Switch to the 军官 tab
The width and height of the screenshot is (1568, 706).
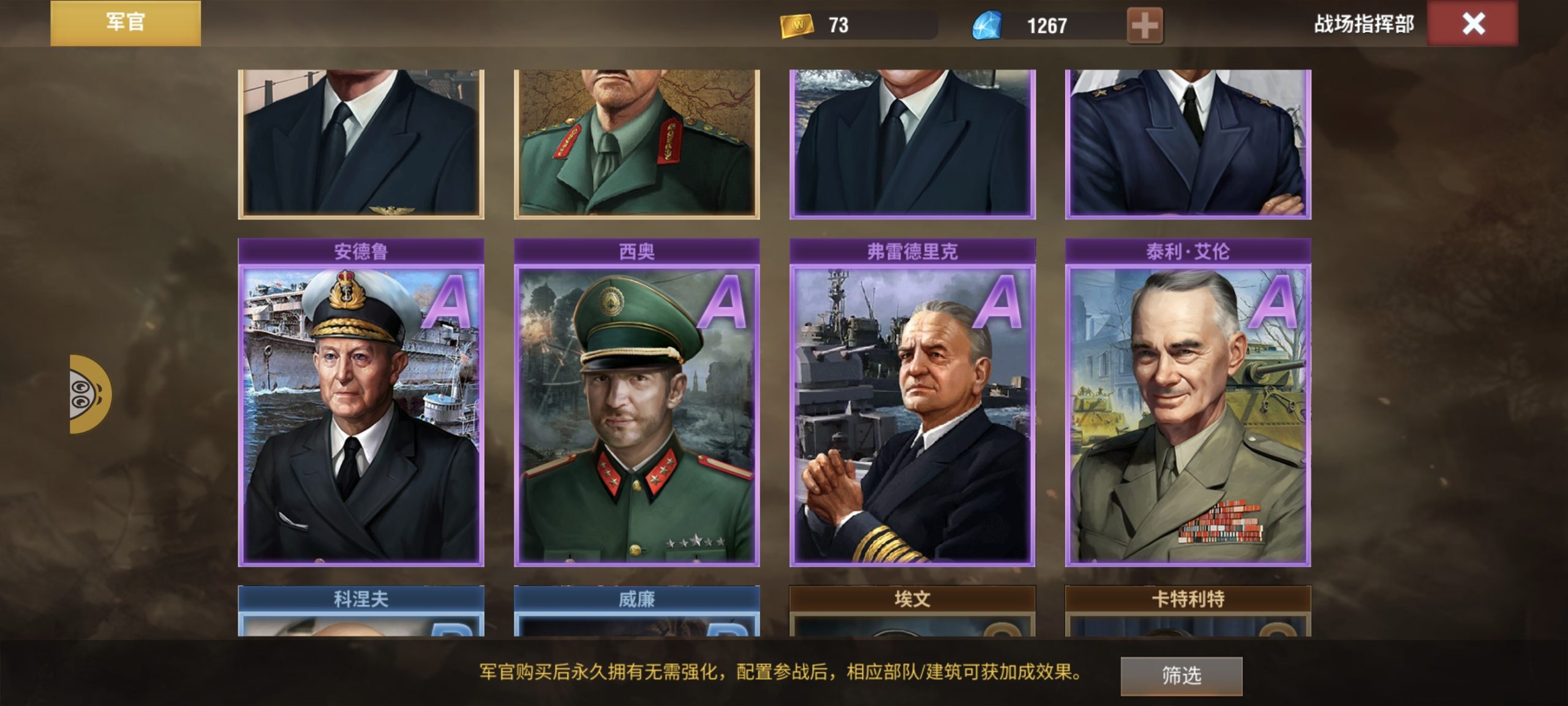pyautogui.click(x=125, y=25)
